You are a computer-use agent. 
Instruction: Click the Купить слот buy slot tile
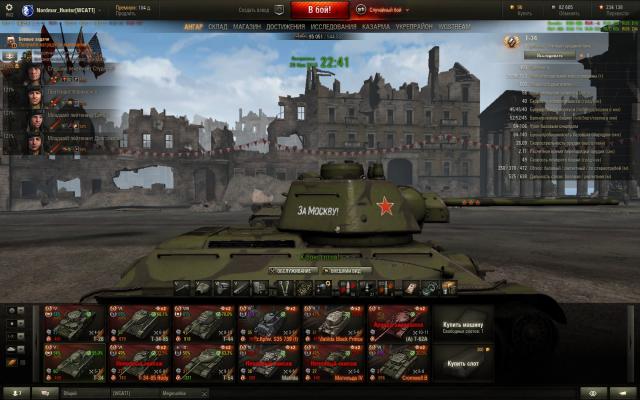(x=463, y=361)
